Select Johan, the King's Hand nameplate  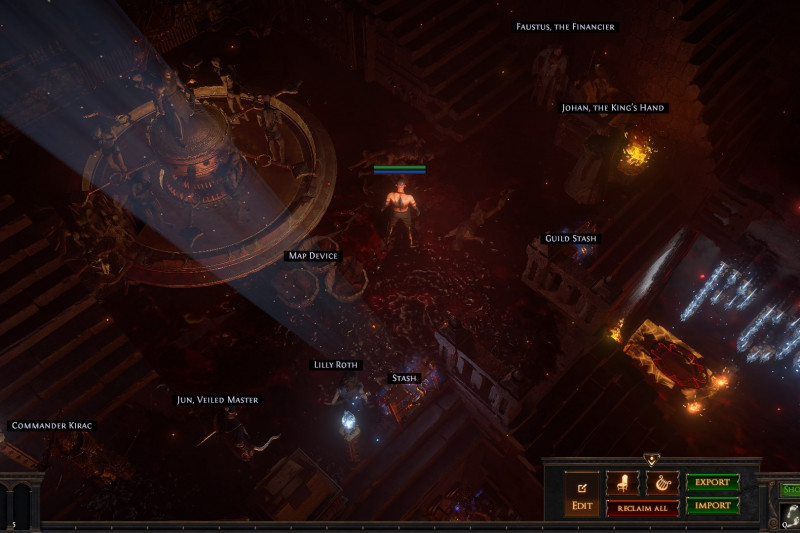[612, 108]
